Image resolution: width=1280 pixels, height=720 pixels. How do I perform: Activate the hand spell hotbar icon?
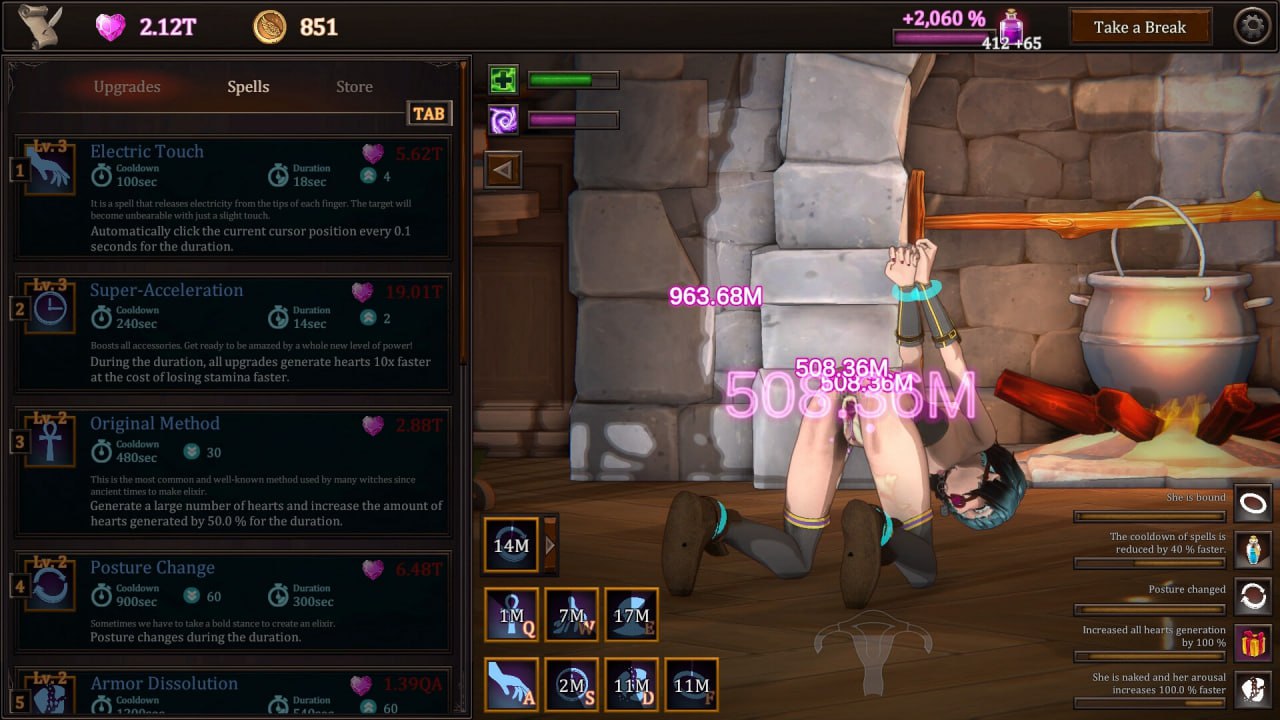point(511,684)
